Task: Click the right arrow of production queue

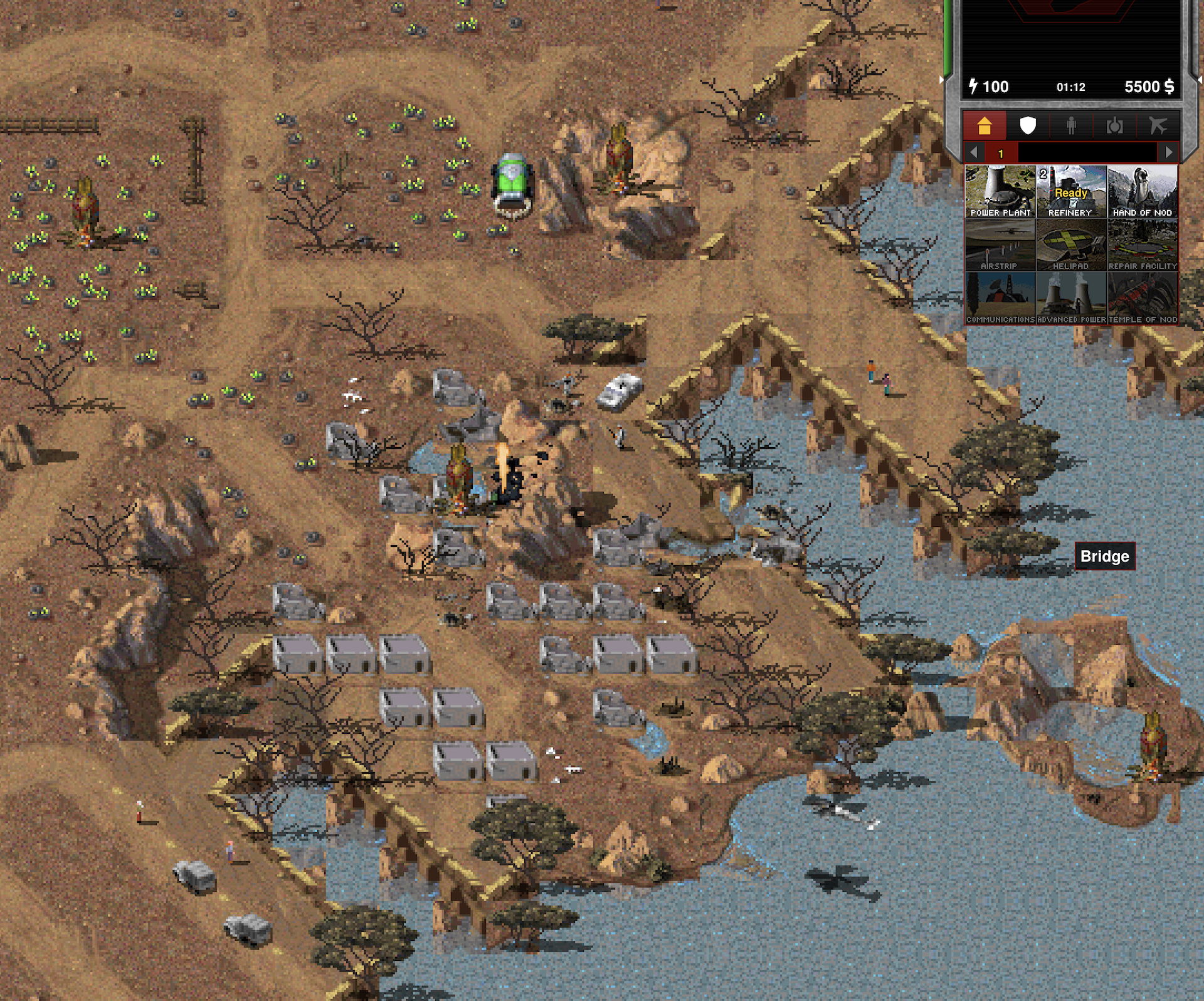Action: click(x=1168, y=152)
